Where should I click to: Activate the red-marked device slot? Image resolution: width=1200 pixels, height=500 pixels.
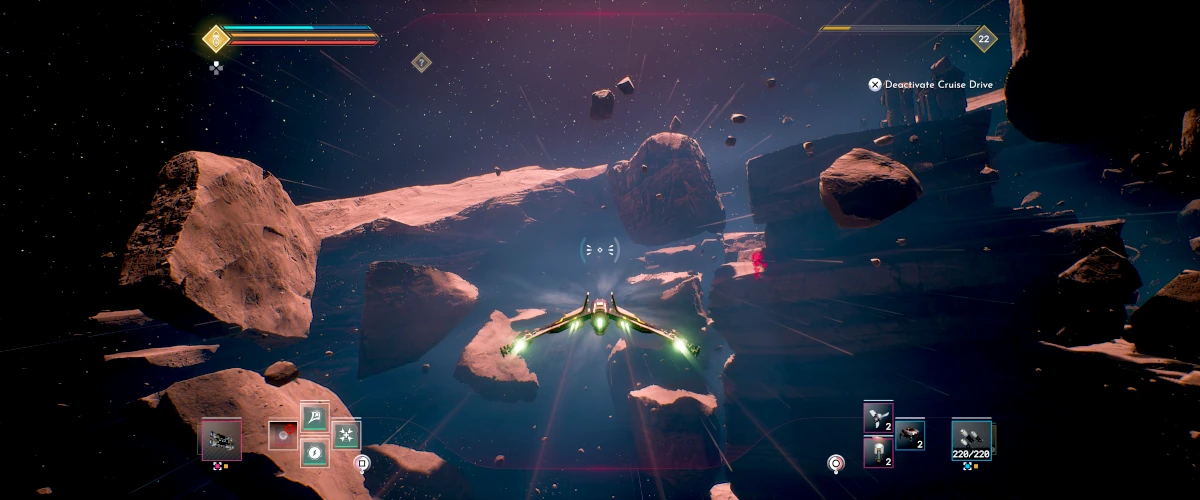[283, 435]
